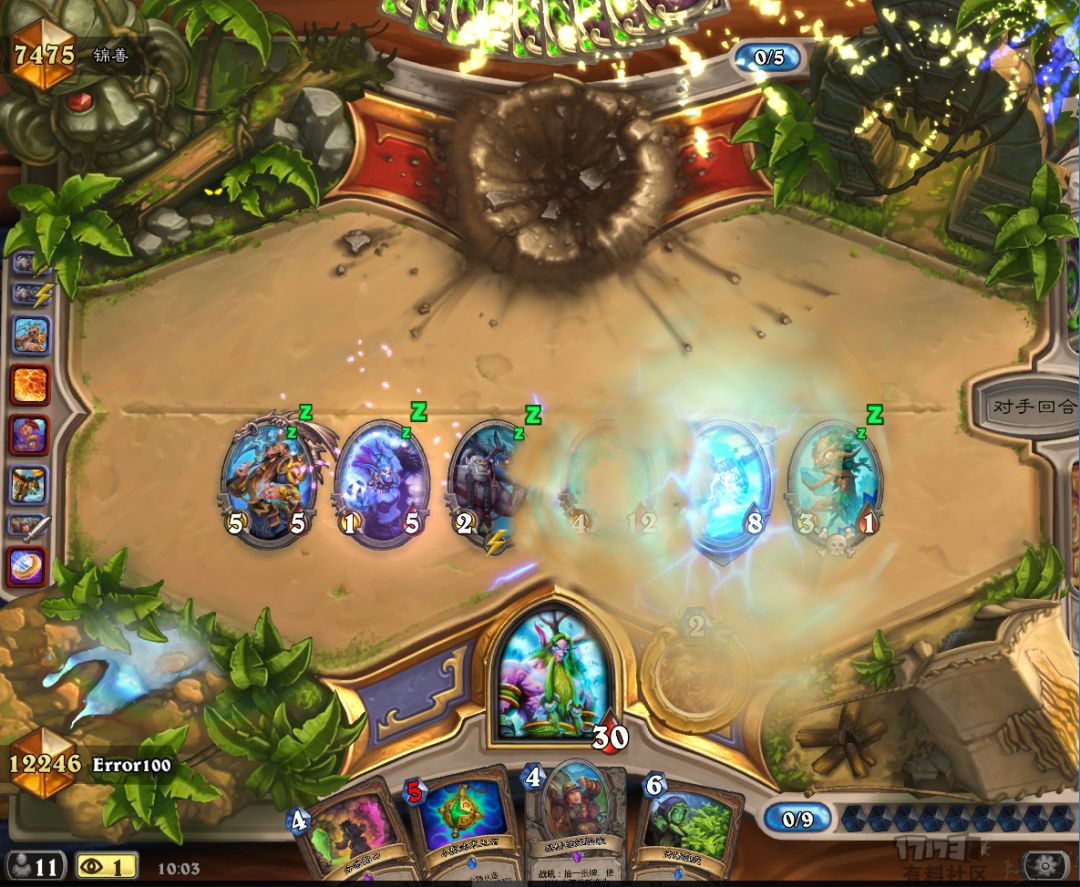Inspect the flying dragon rider history tile
The height and width of the screenshot is (887, 1080).
[30, 484]
